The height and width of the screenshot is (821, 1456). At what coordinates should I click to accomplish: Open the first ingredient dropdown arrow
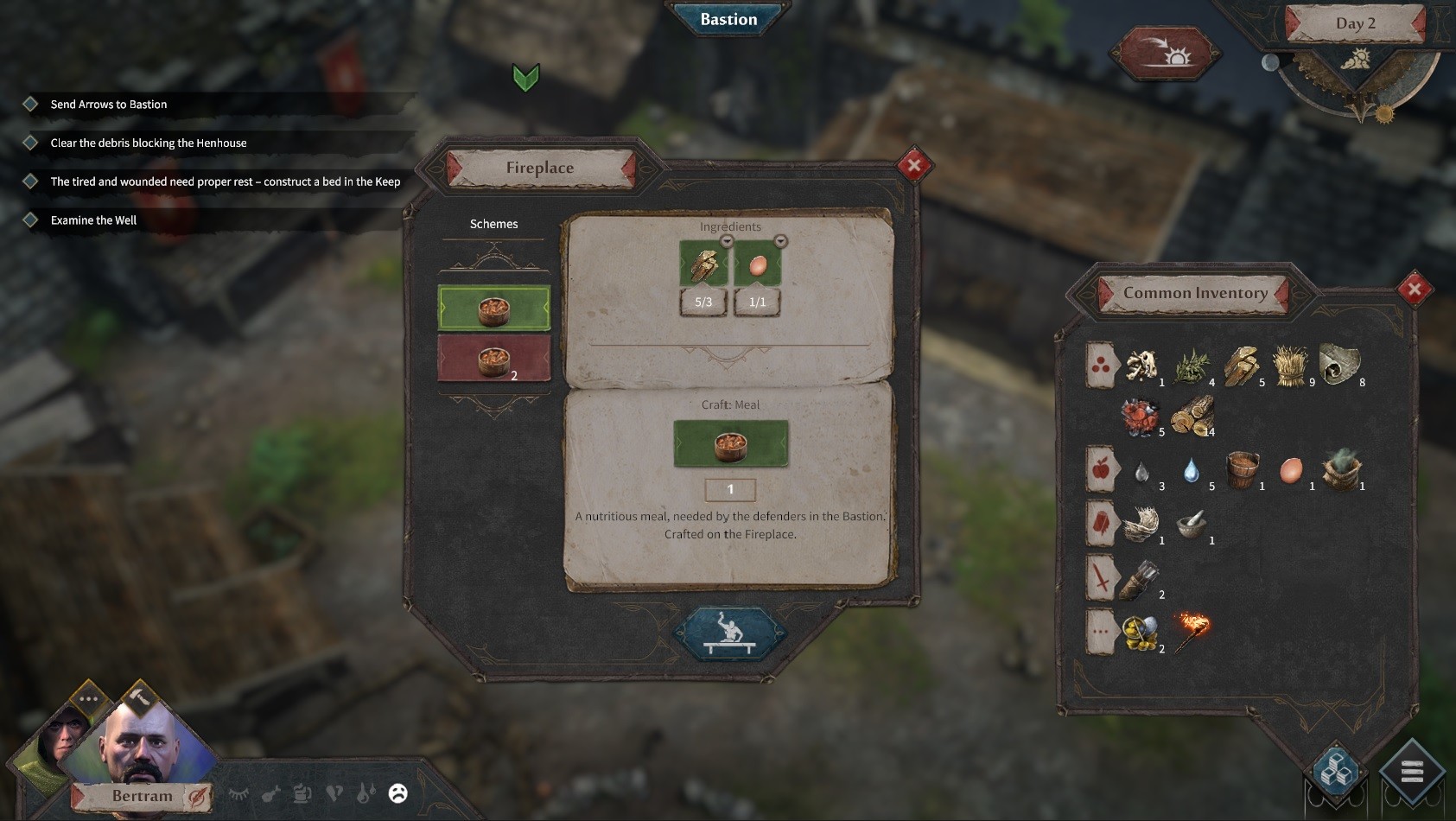(x=726, y=243)
